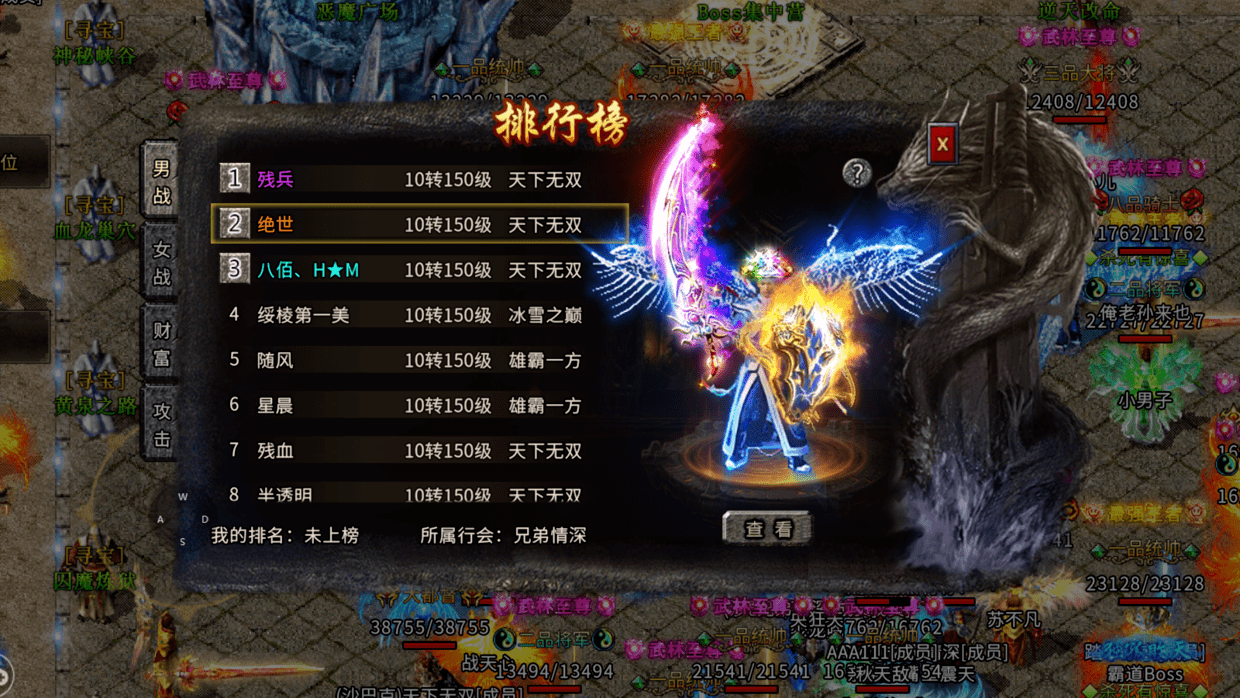Select rank 8 player 半透明

tap(420, 494)
